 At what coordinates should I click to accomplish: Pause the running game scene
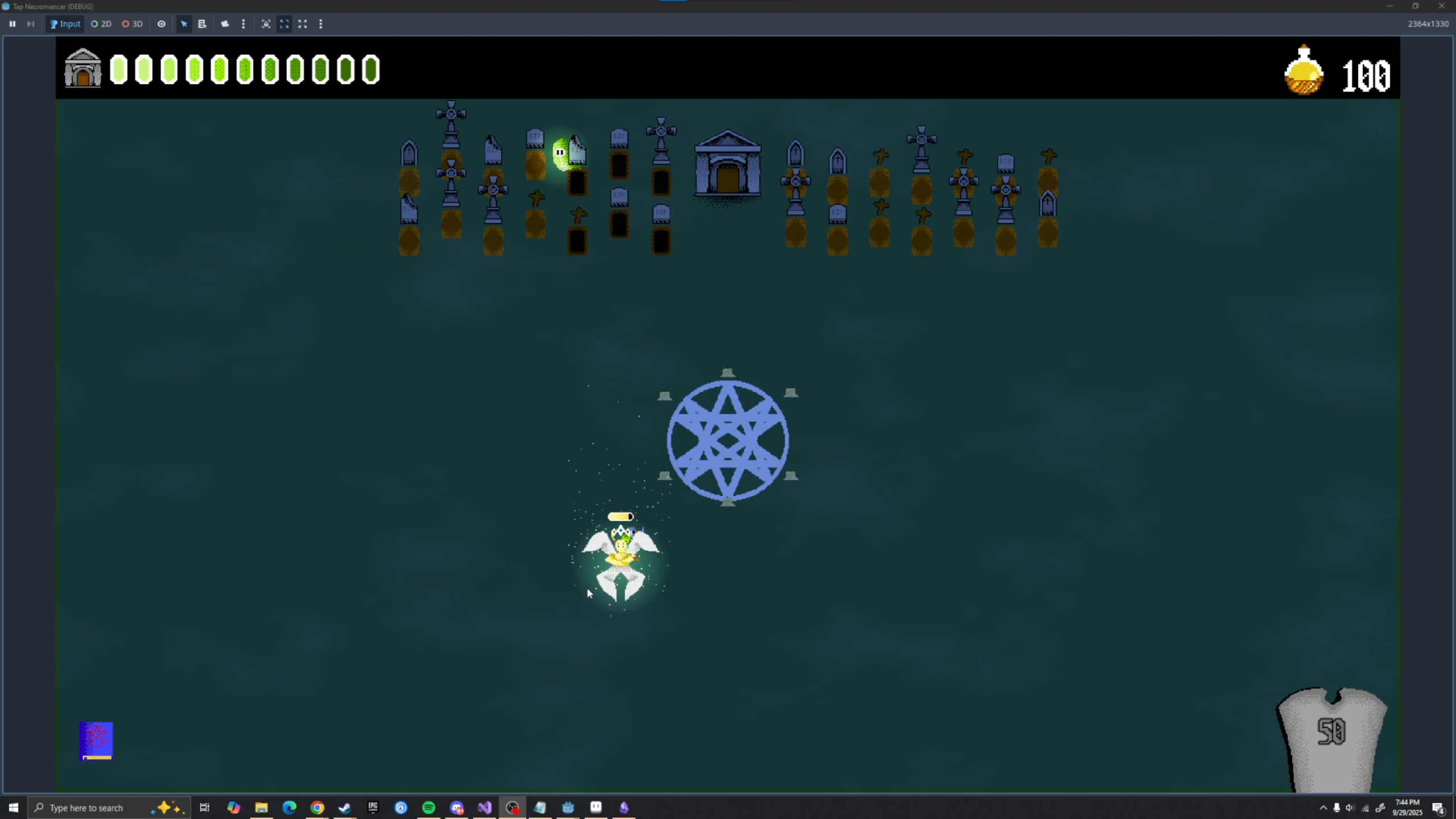coord(13,24)
